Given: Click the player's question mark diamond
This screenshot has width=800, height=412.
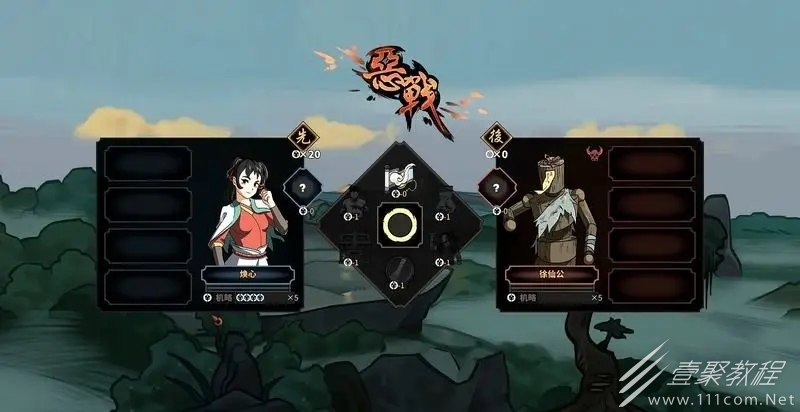Looking at the screenshot, I should [301, 187].
